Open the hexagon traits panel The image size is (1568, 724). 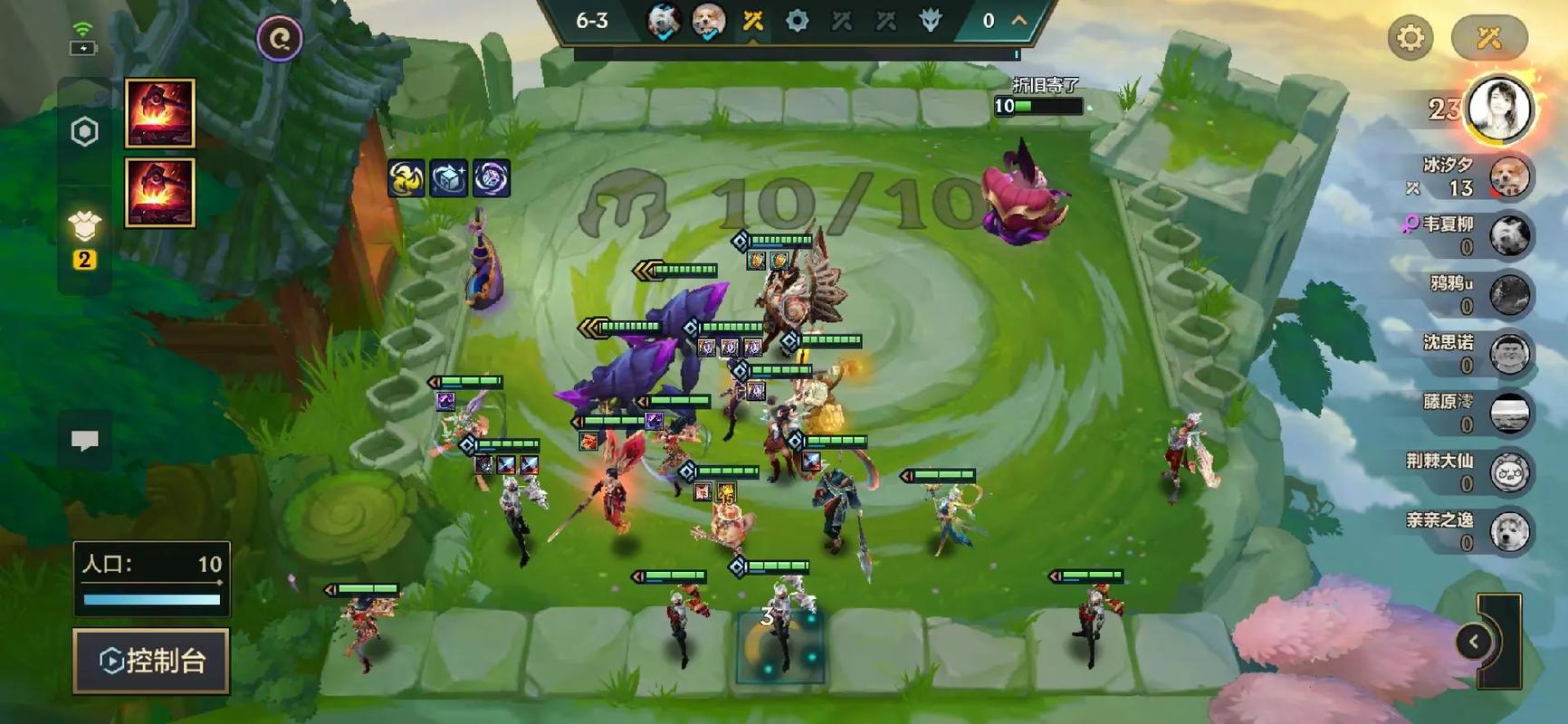[x=84, y=132]
